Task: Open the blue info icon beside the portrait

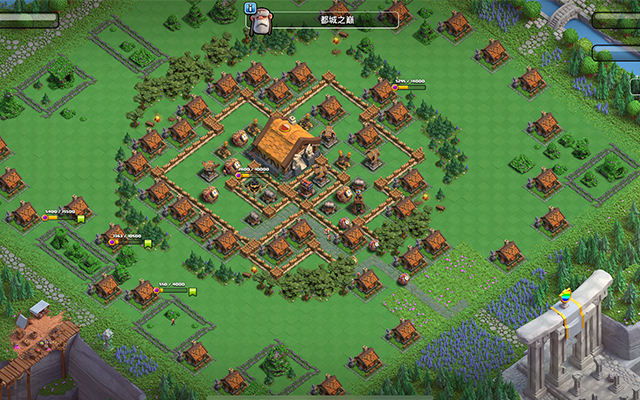Action: tap(250, 8)
